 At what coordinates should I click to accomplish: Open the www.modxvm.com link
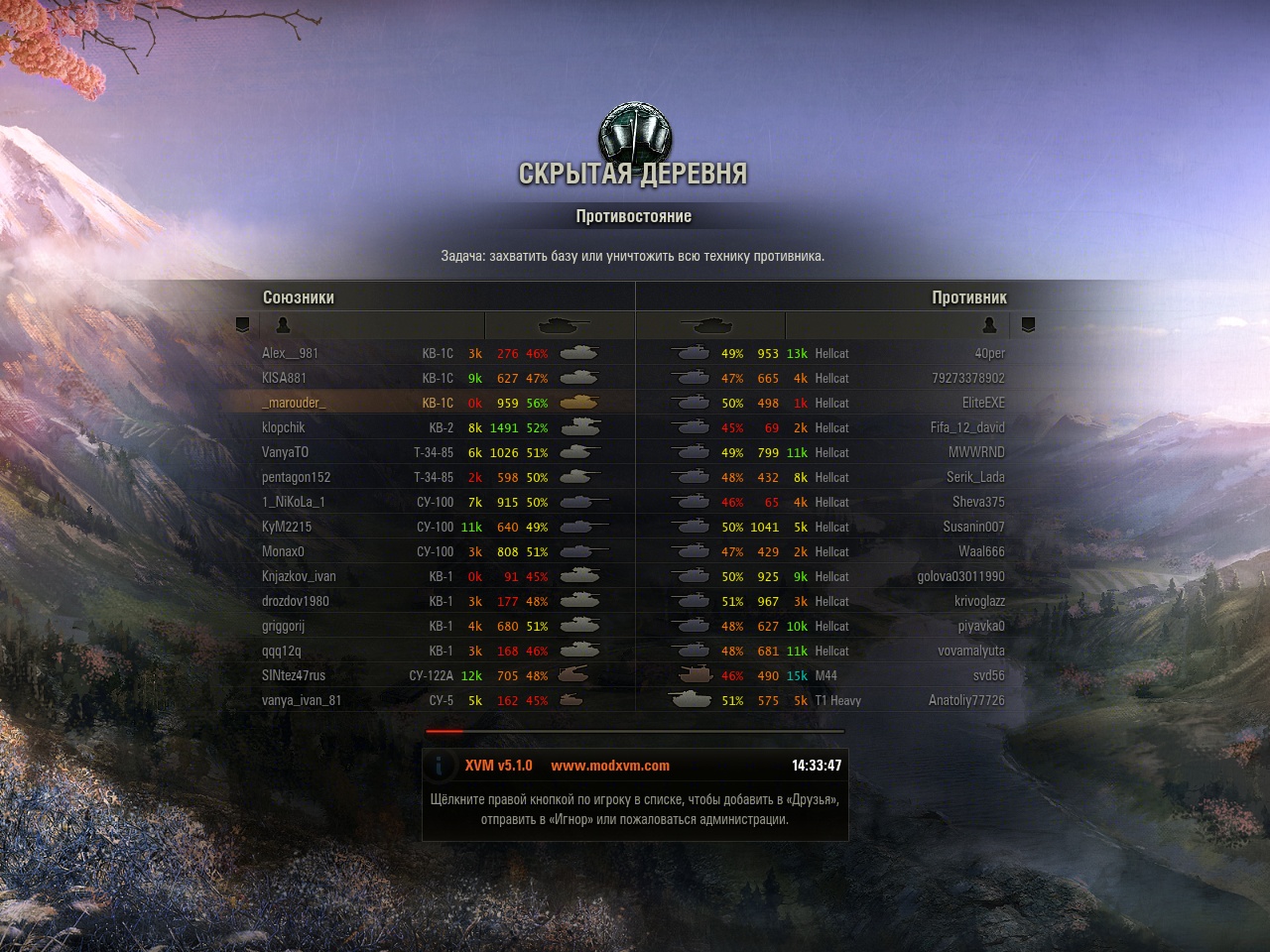click(x=610, y=766)
